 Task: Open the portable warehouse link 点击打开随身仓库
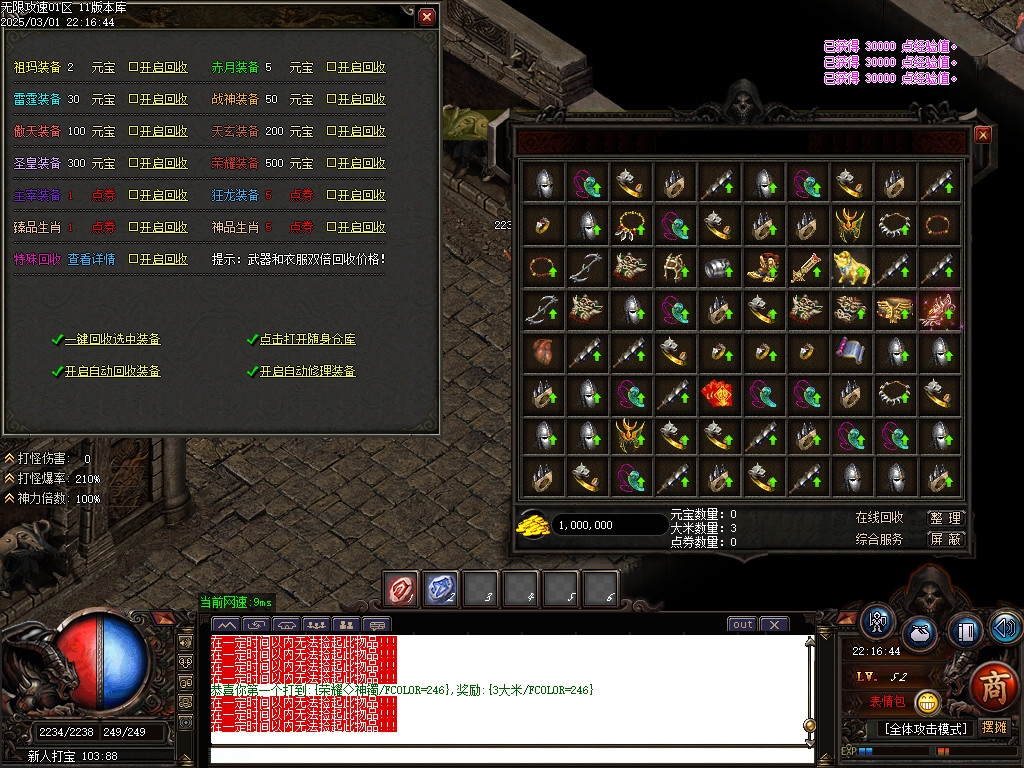click(x=307, y=339)
